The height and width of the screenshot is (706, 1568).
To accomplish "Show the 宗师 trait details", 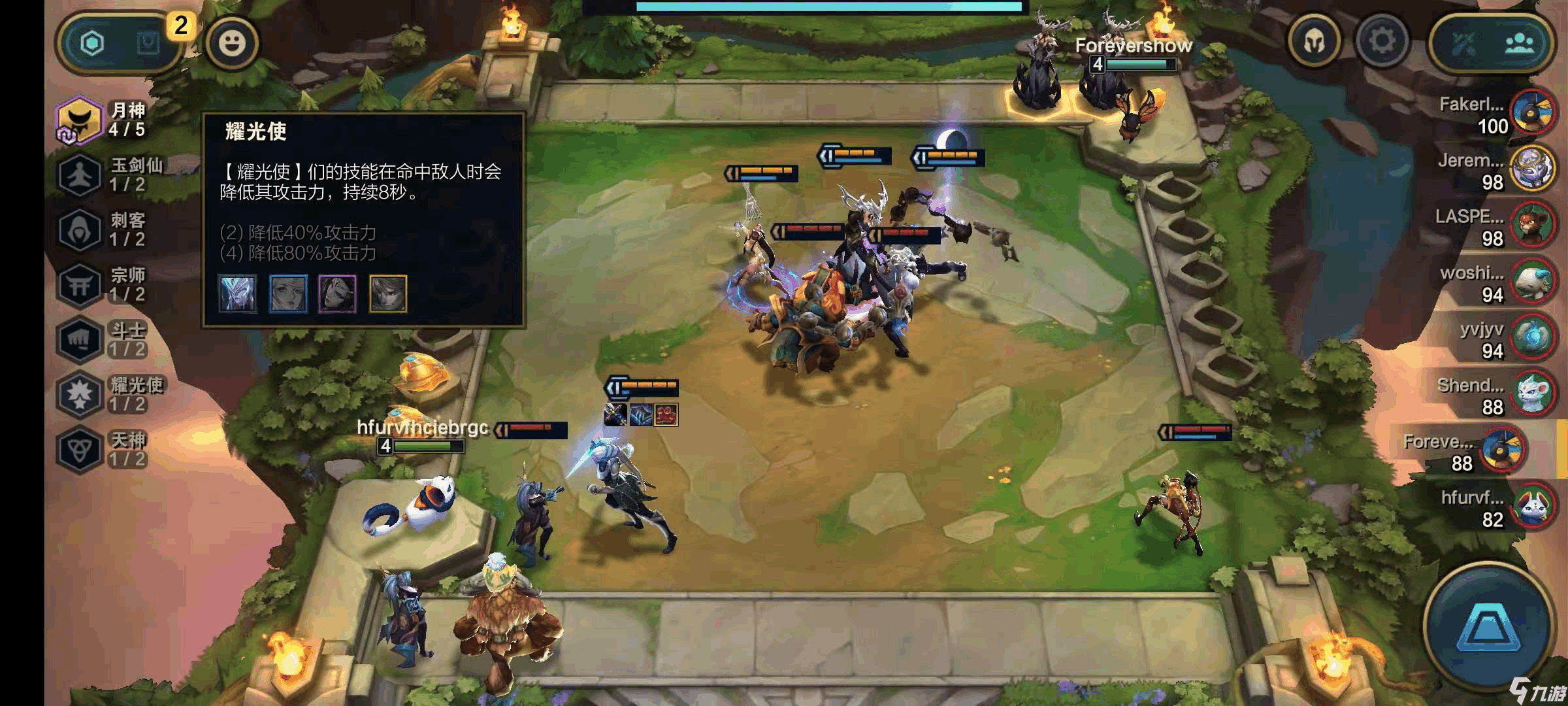I will tap(105, 284).
